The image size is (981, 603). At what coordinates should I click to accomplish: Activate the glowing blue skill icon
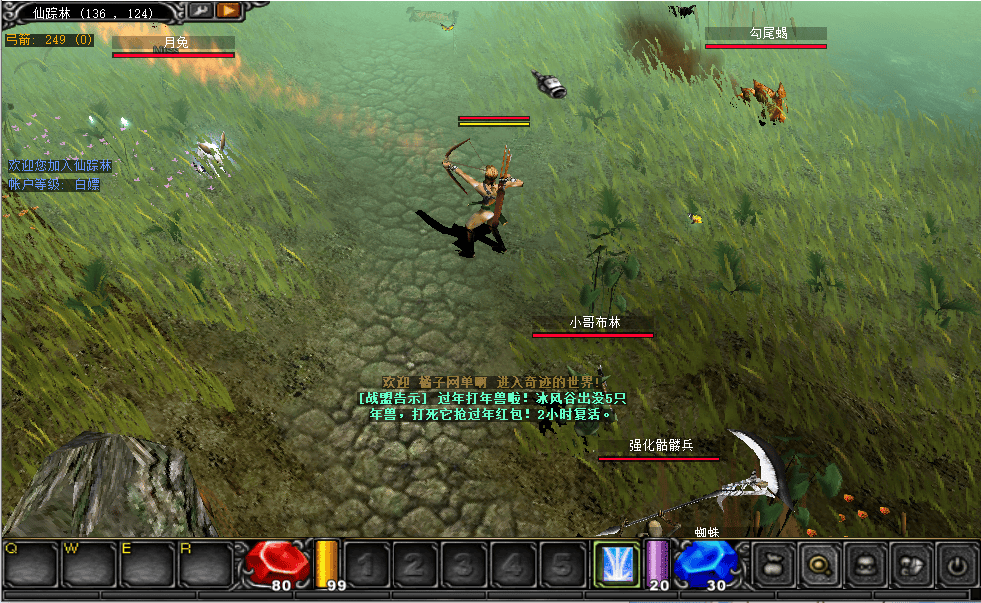(616, 563)
